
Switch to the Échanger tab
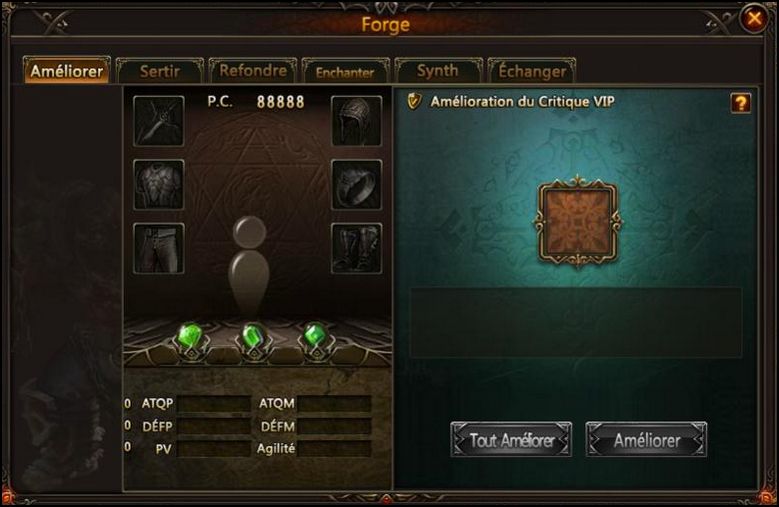(531, 71)
